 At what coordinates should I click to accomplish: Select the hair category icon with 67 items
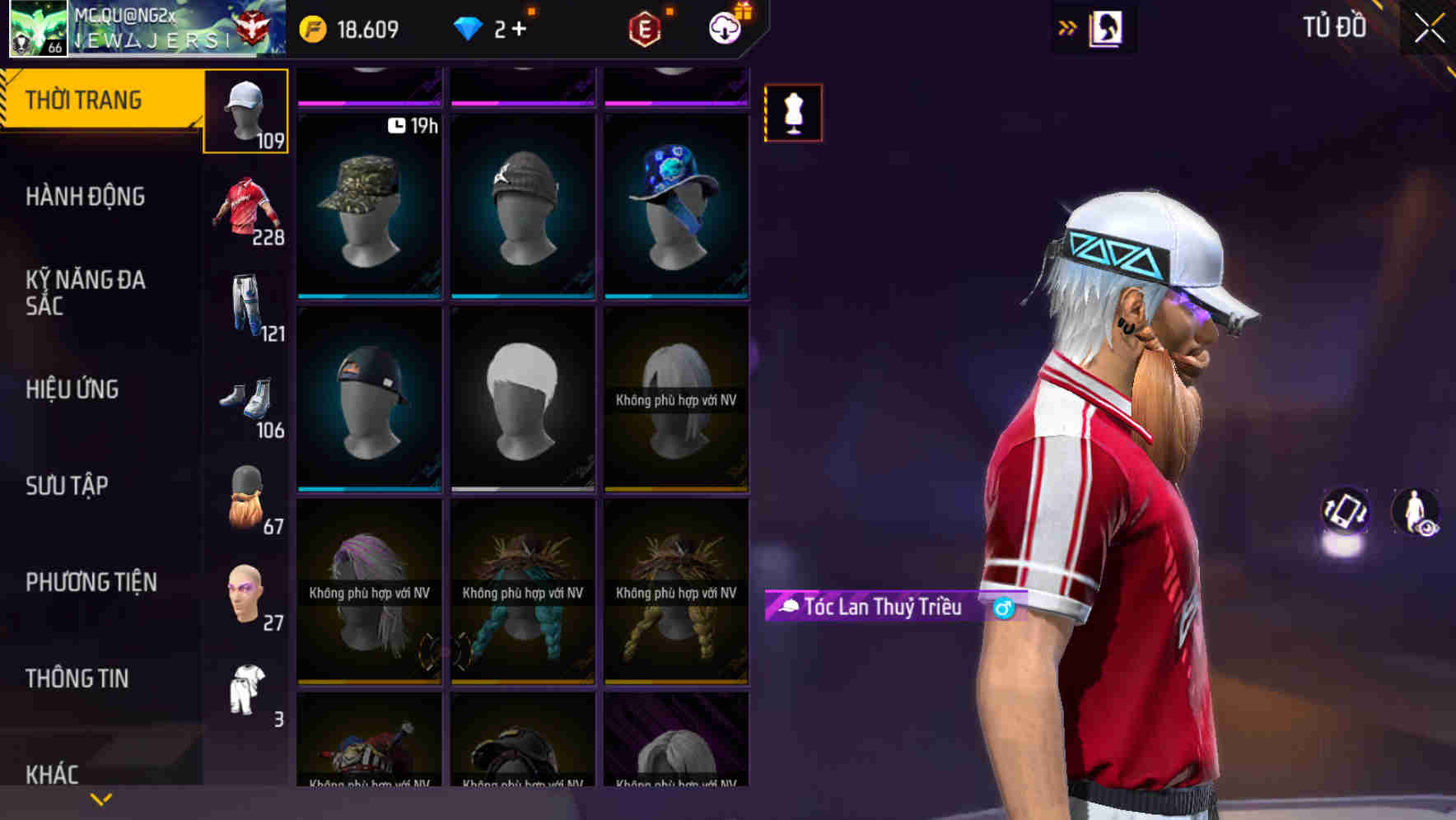coord(245,498)
